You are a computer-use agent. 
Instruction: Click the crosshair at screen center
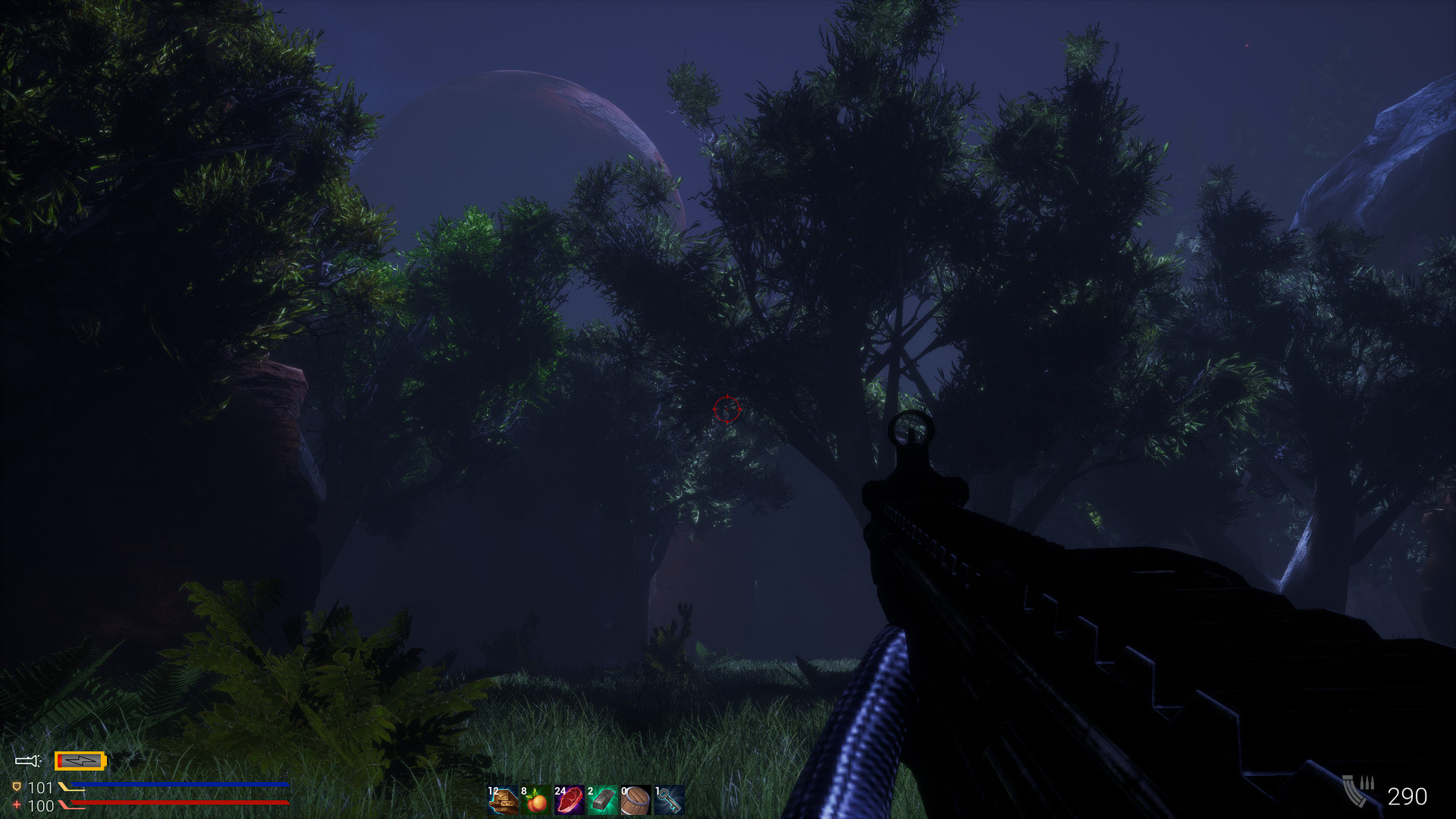pyautogui.click(x=726, y=408)
